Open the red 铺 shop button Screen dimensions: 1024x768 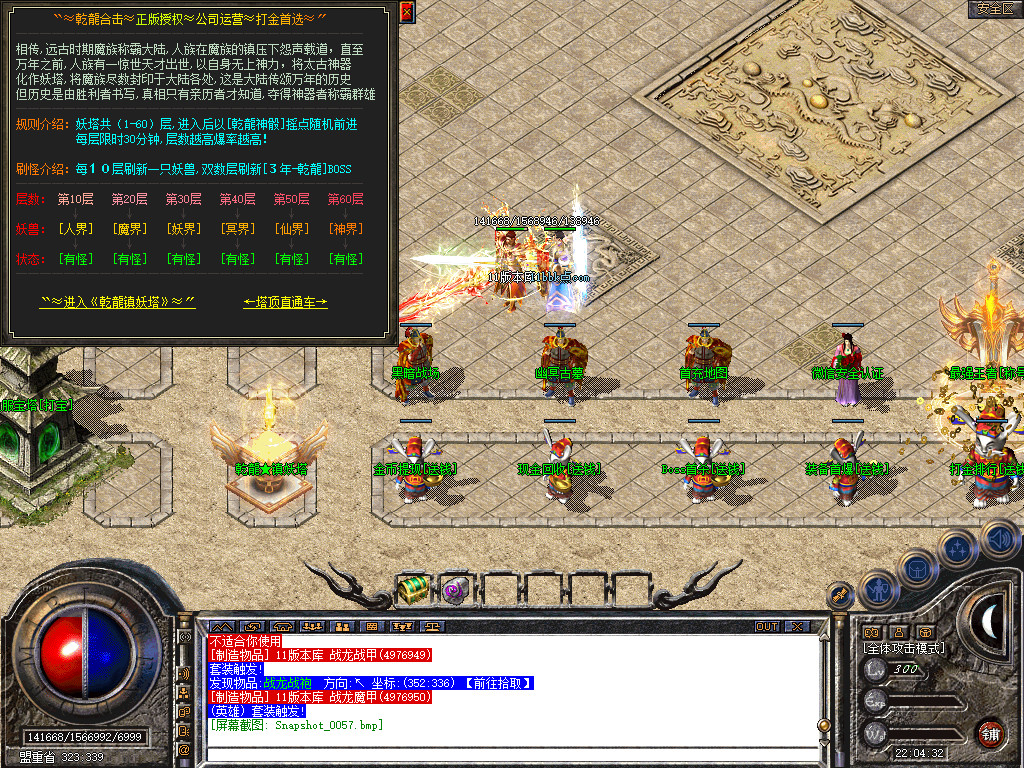pyautogui.click(x=991, y=732)
